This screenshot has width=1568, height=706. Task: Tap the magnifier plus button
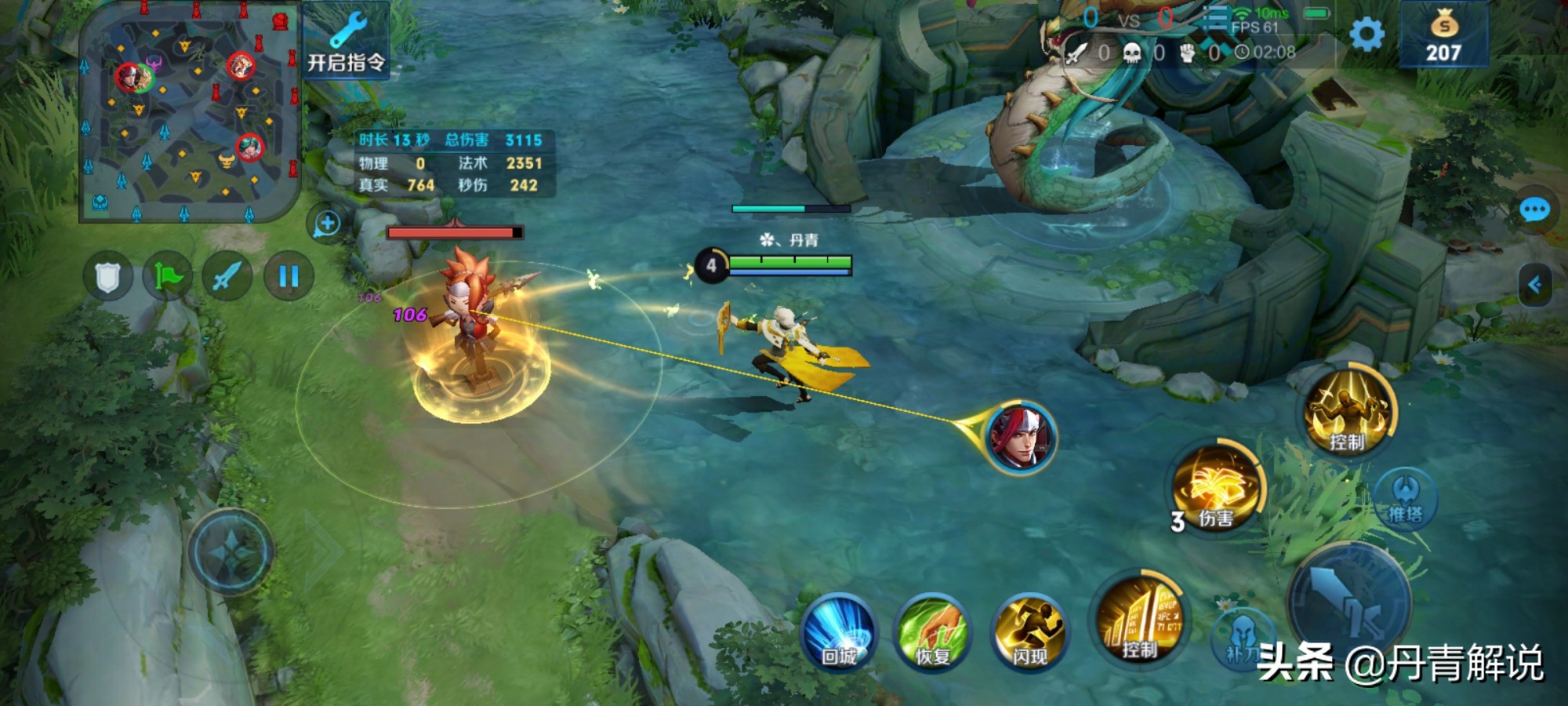326,224
